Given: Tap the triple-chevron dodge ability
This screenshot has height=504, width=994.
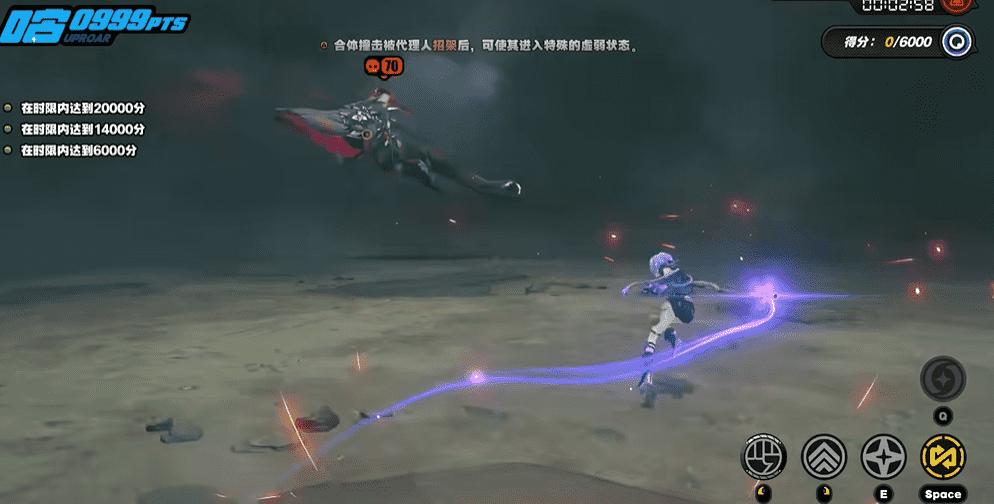Looking at the screenshot, I should [824, 457].
